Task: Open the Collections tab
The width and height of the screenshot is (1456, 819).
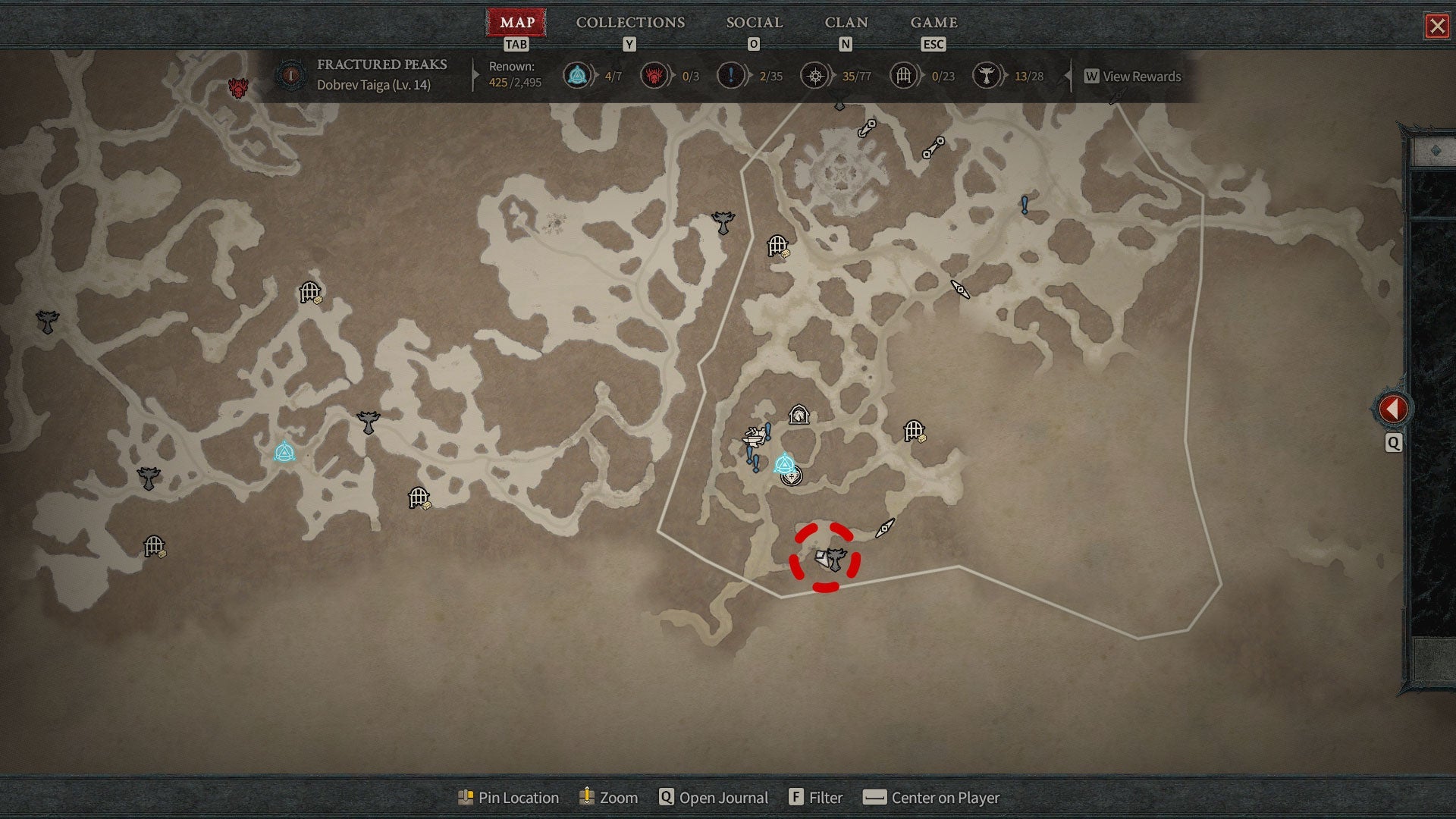Action: 629,23
